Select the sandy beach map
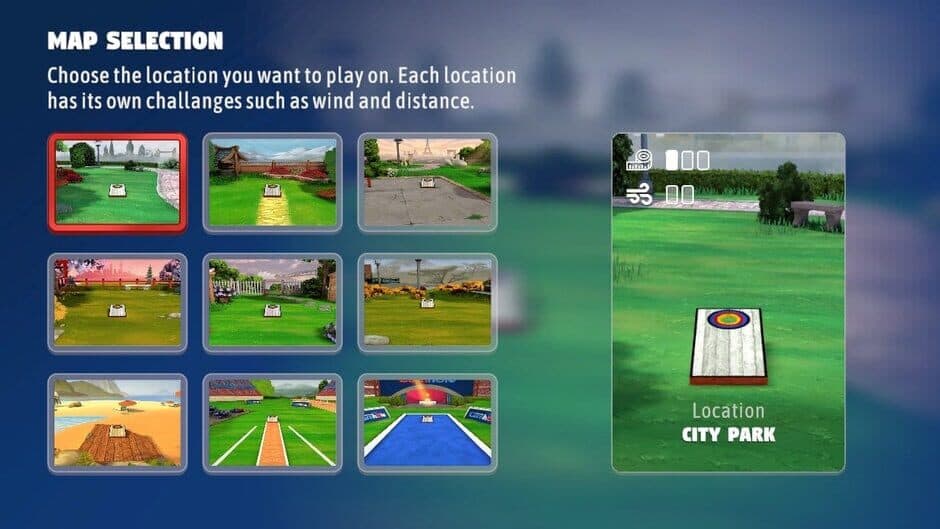The height and width of the screenshot is (529, 940). coord(117,423)
